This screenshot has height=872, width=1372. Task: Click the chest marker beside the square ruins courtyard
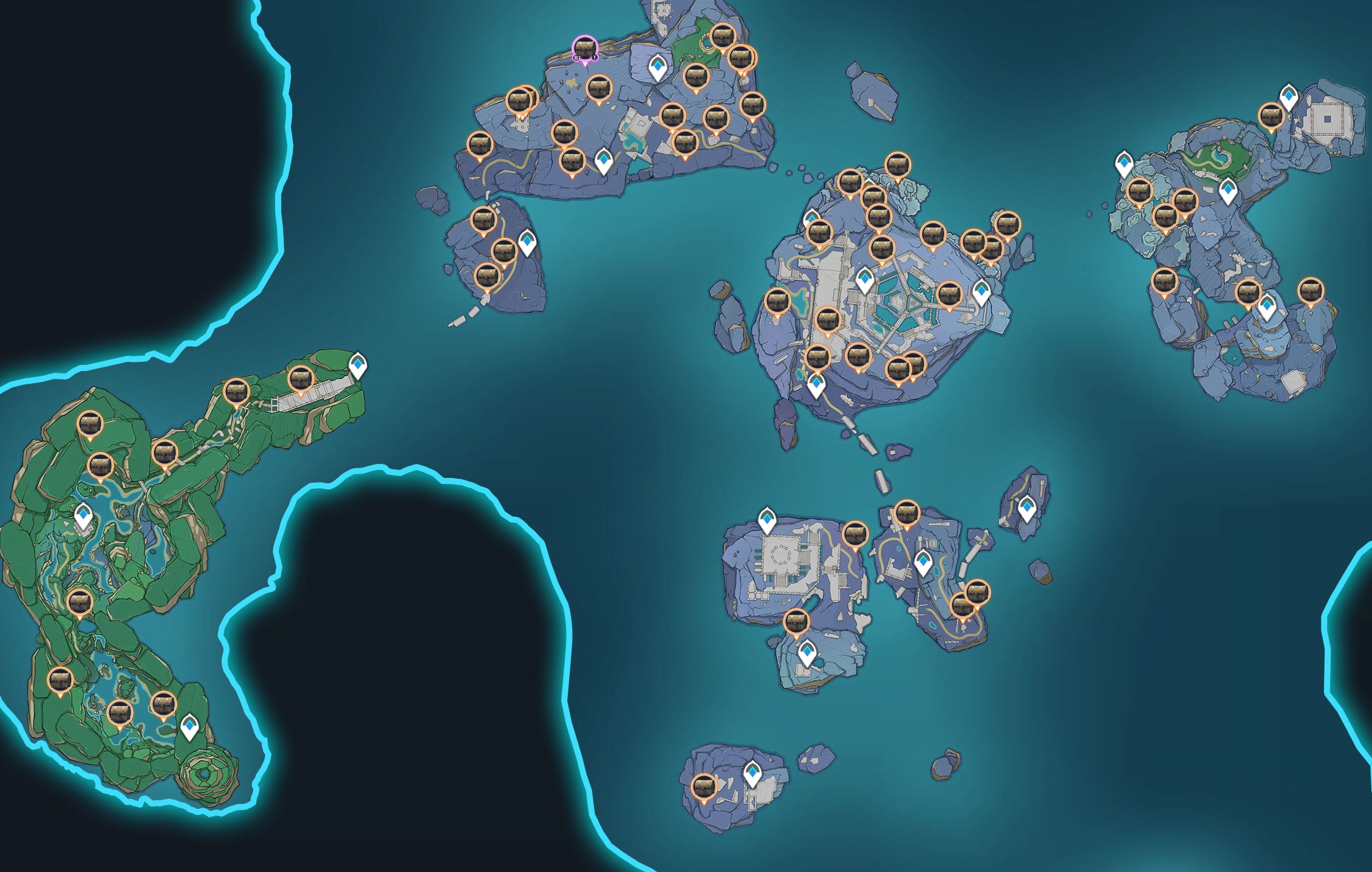(x=1271, y=116)
